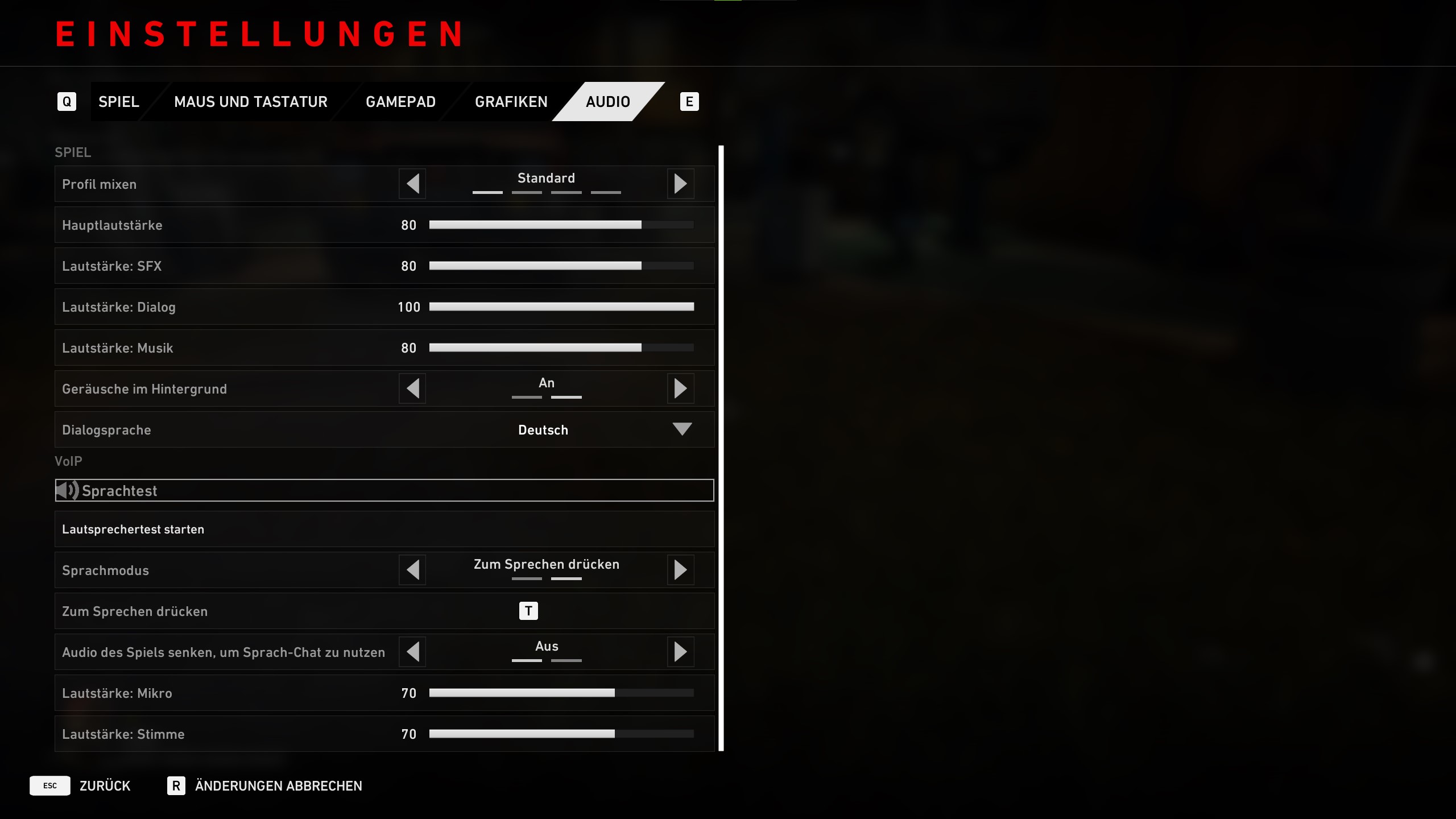1456x819 pixels.
Task: Toggle Geräusche im Hintergrund with left arrow
Action: (x=413, y=388)
